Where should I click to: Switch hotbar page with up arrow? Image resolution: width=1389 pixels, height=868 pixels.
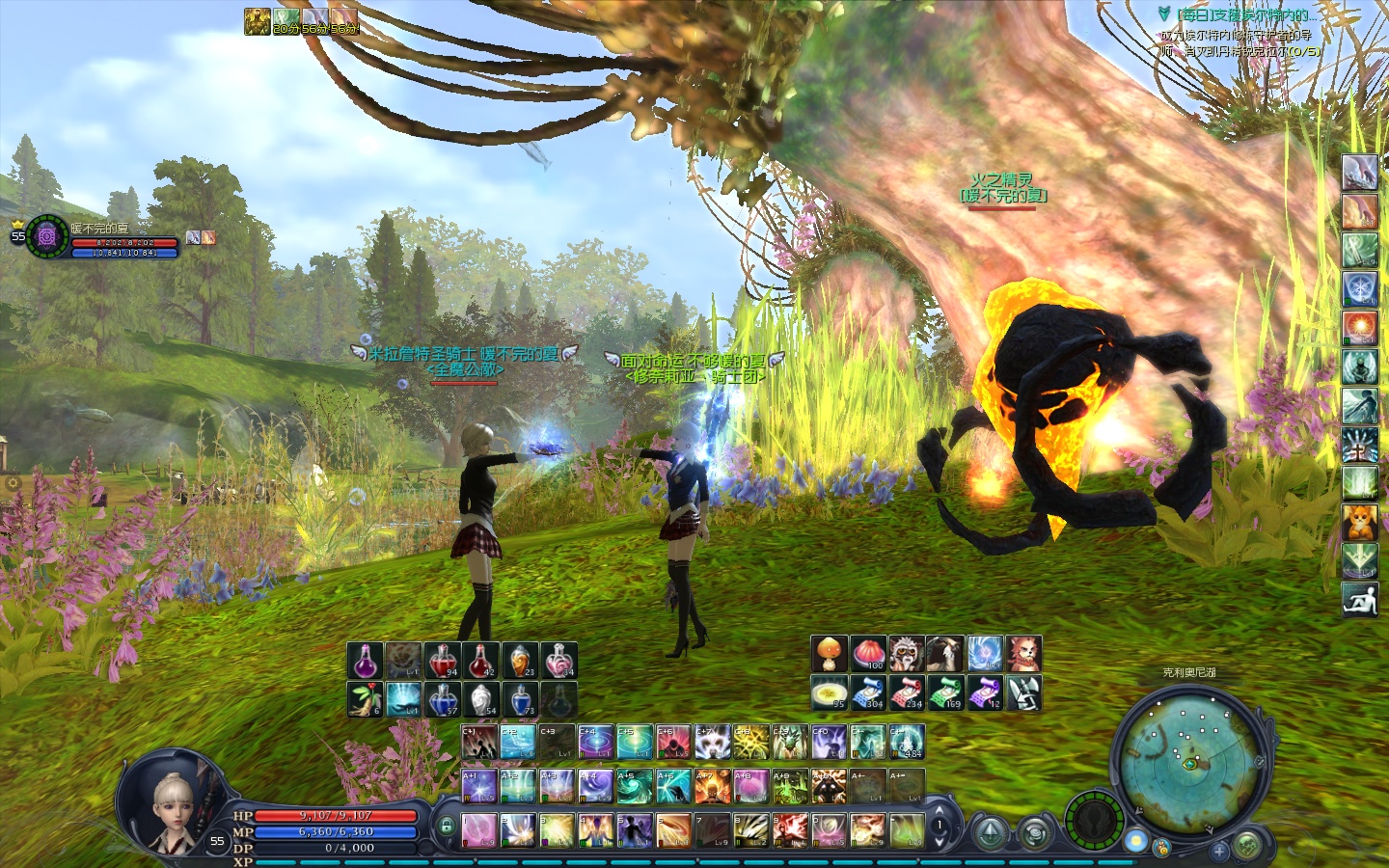click(x=939, y=812)
